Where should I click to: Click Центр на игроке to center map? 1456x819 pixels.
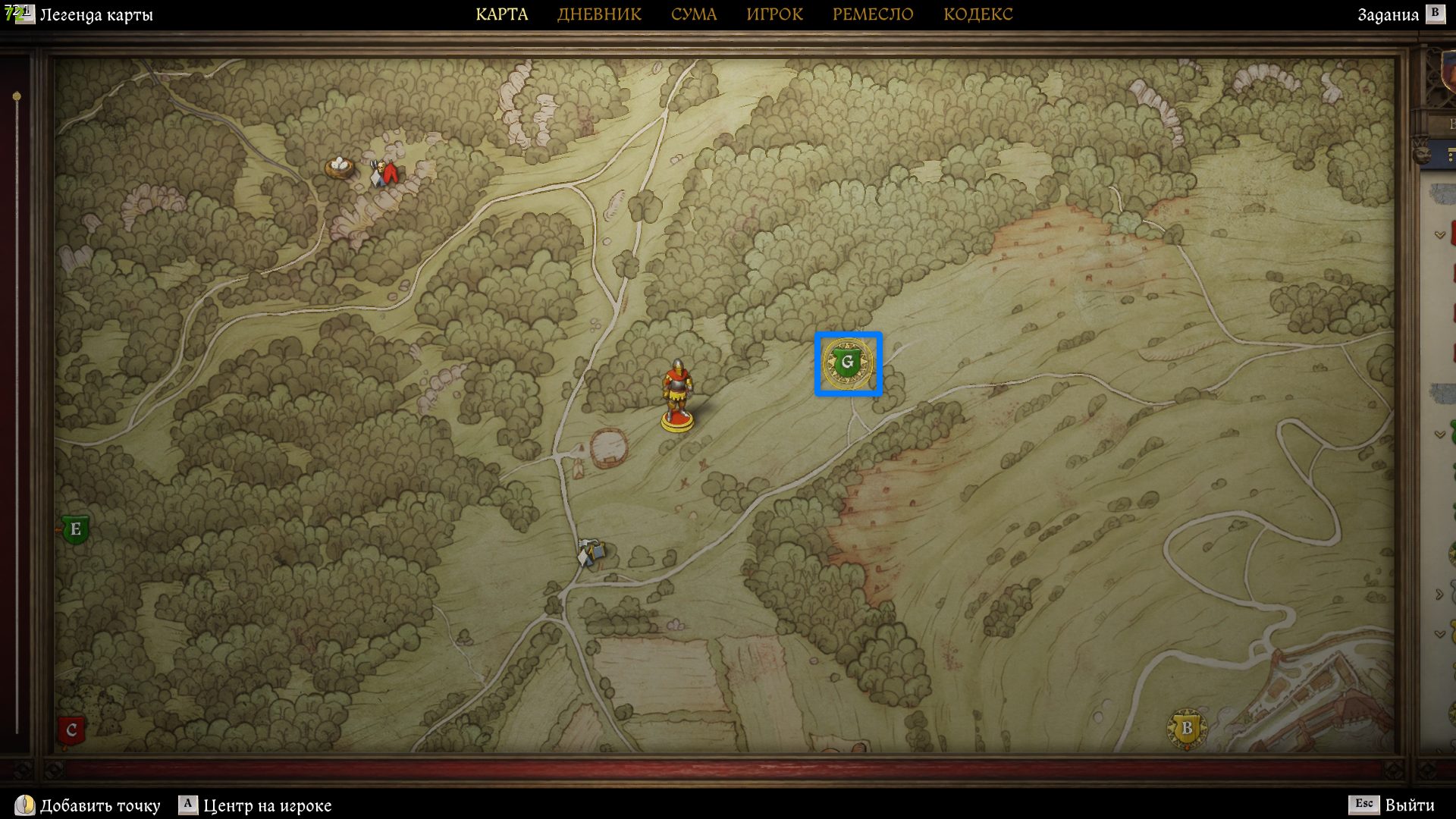pyautogui.click(x=266, y=805)
